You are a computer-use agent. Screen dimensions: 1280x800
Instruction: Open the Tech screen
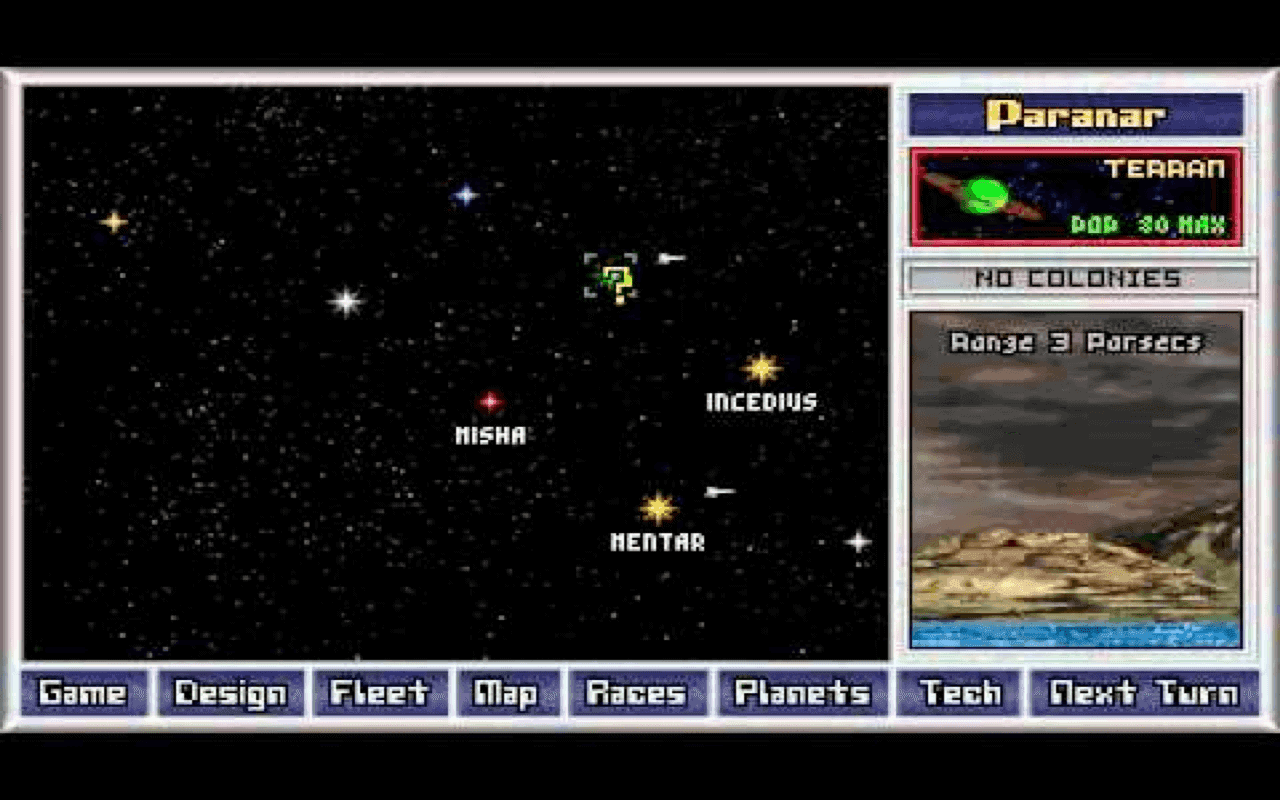tap(958, 691)
